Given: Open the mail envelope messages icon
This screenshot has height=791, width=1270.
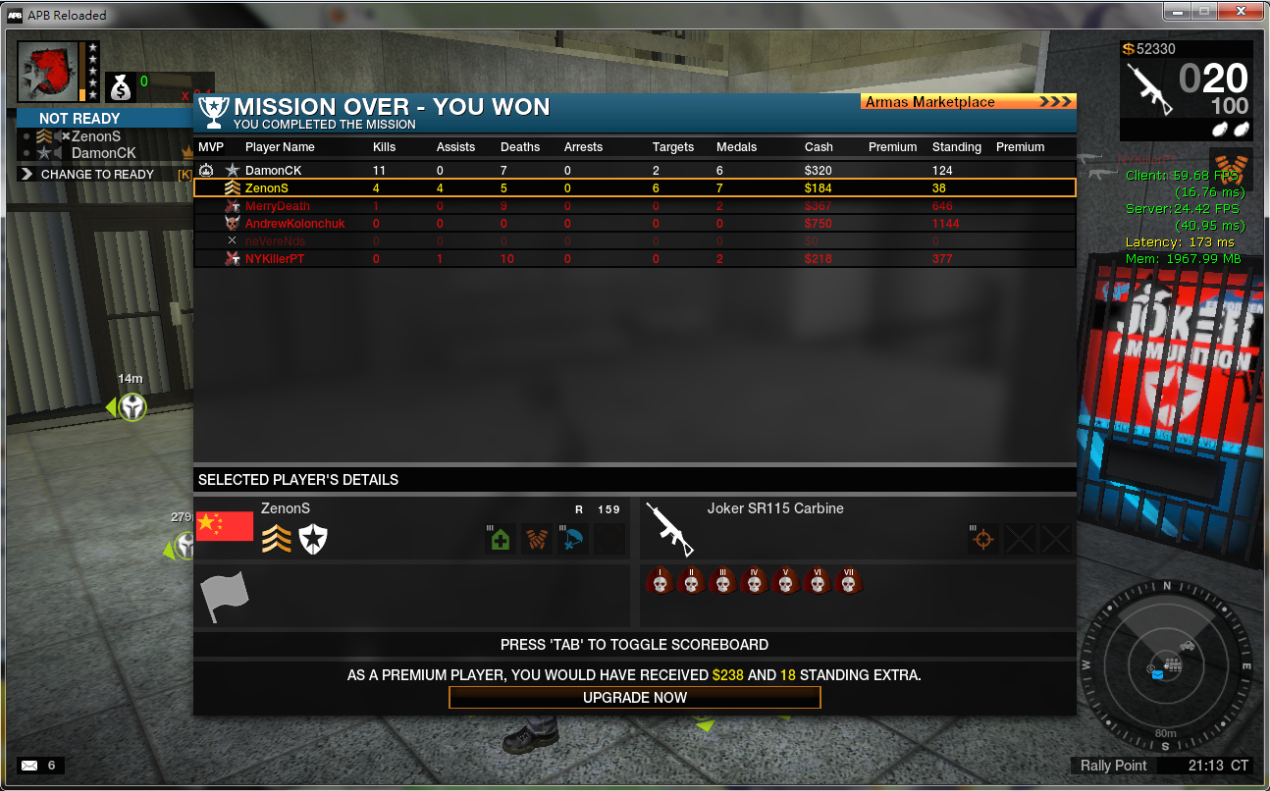Looking at the screenshot, I should click(x=29, y=766).
